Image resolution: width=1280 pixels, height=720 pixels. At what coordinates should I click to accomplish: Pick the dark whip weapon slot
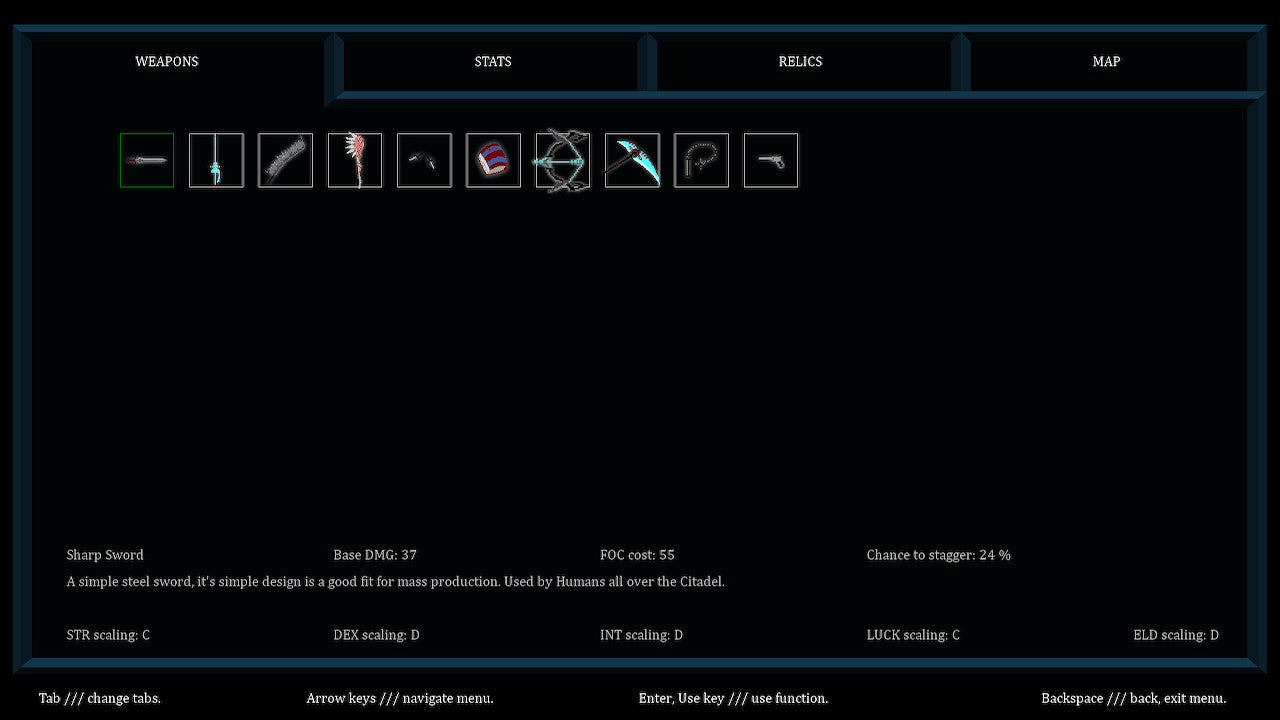701,160
